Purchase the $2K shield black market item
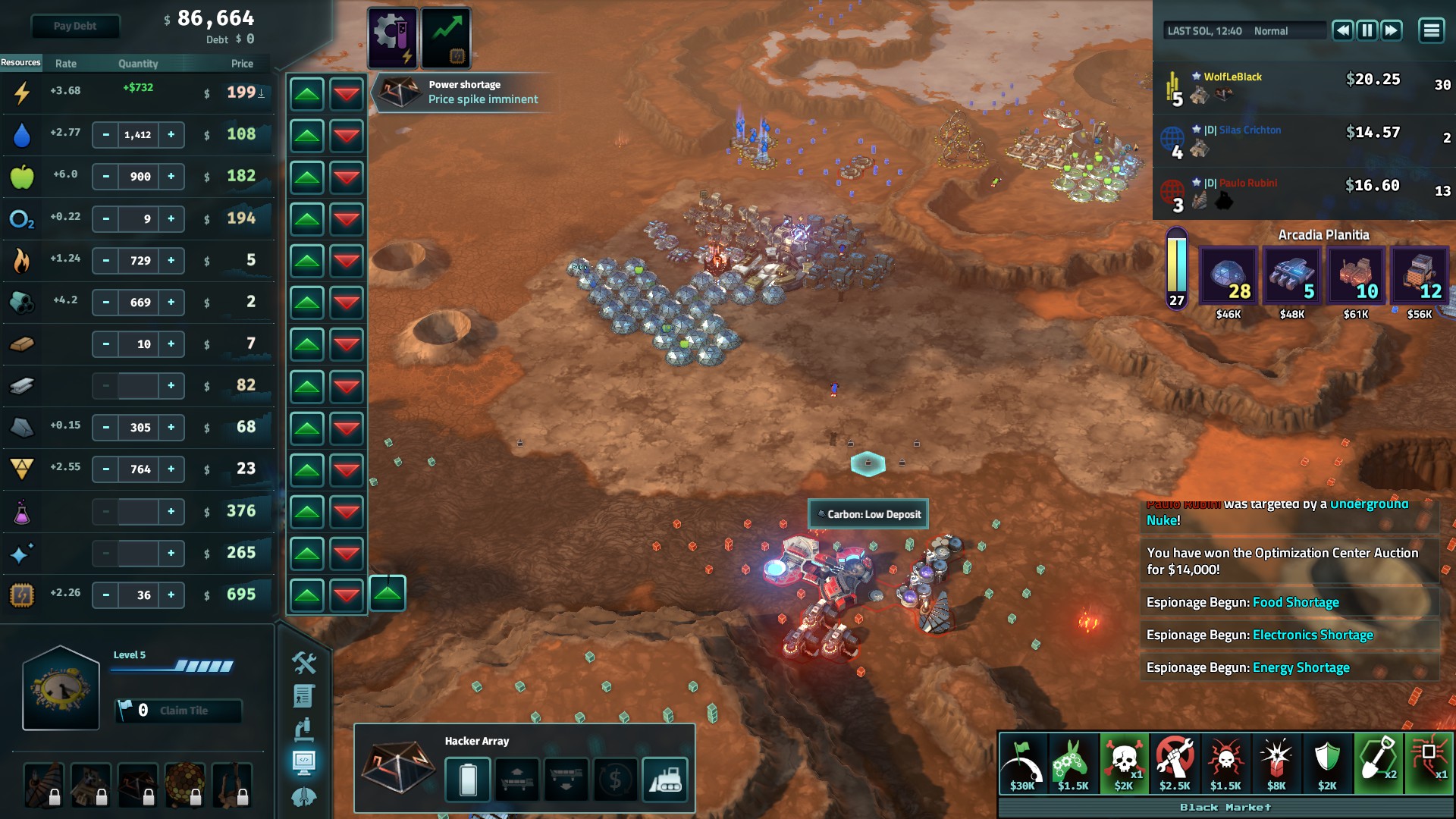1456x819 pixels. [1327, 763]
